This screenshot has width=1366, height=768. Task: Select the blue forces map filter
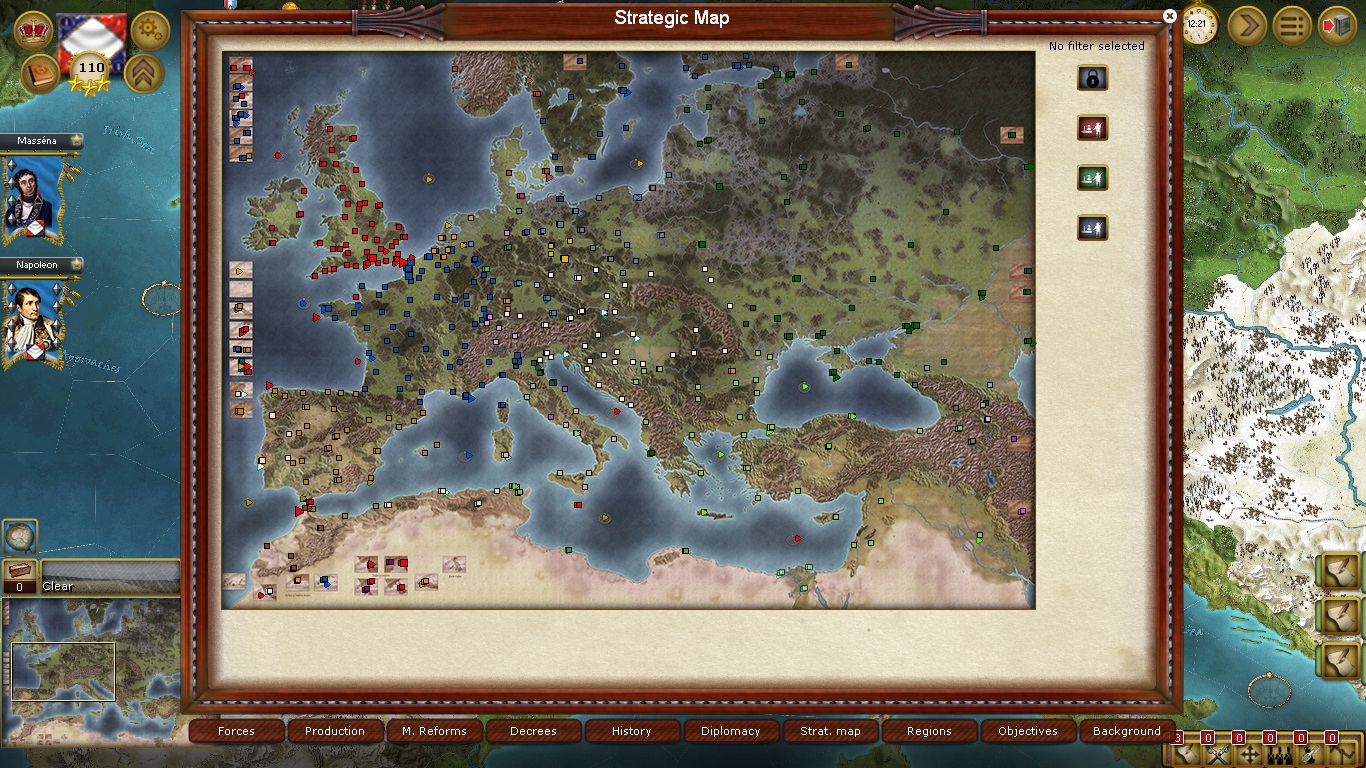(x=1092, y=228)
